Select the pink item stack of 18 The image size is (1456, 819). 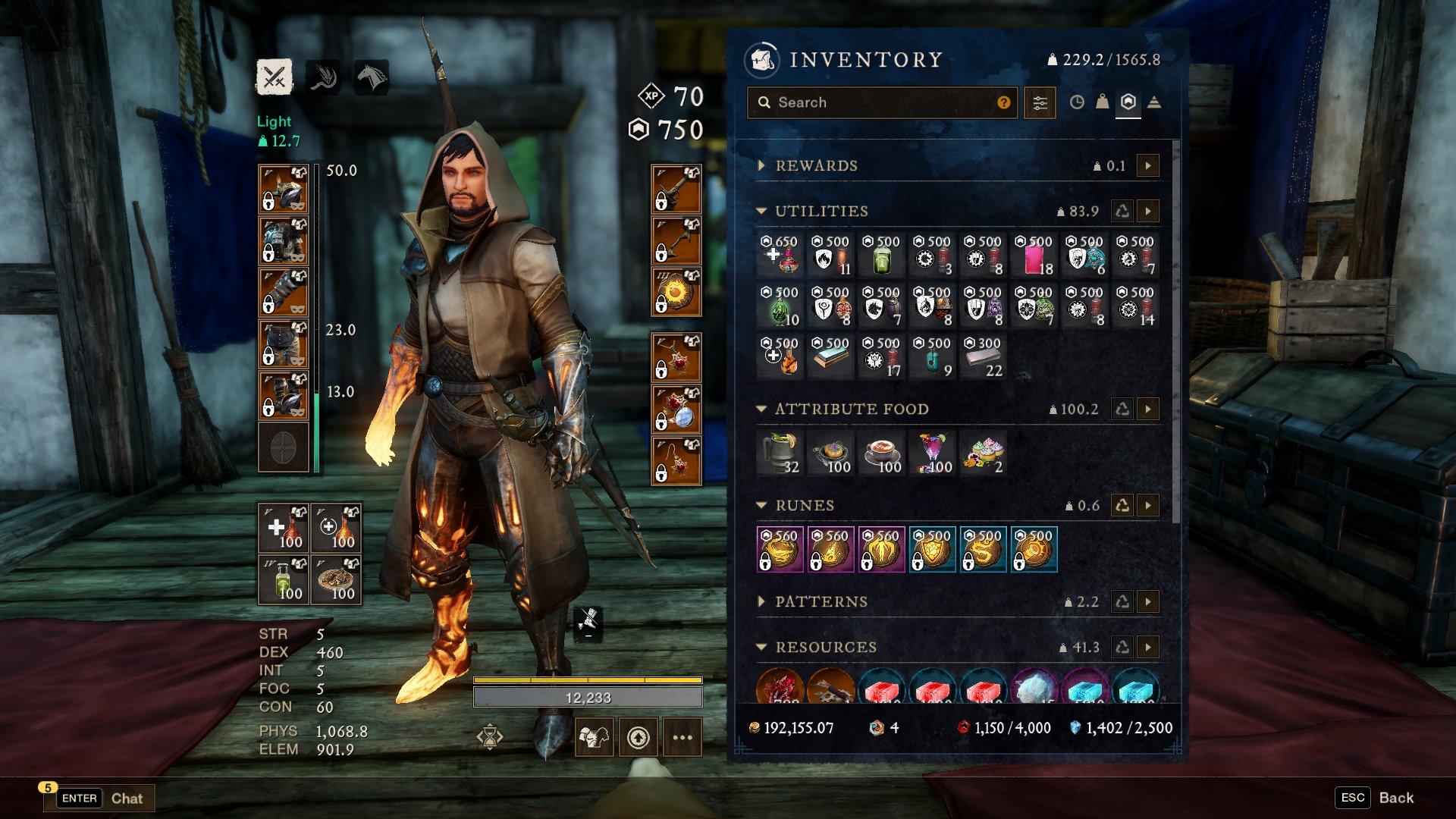coord(1034,256)
